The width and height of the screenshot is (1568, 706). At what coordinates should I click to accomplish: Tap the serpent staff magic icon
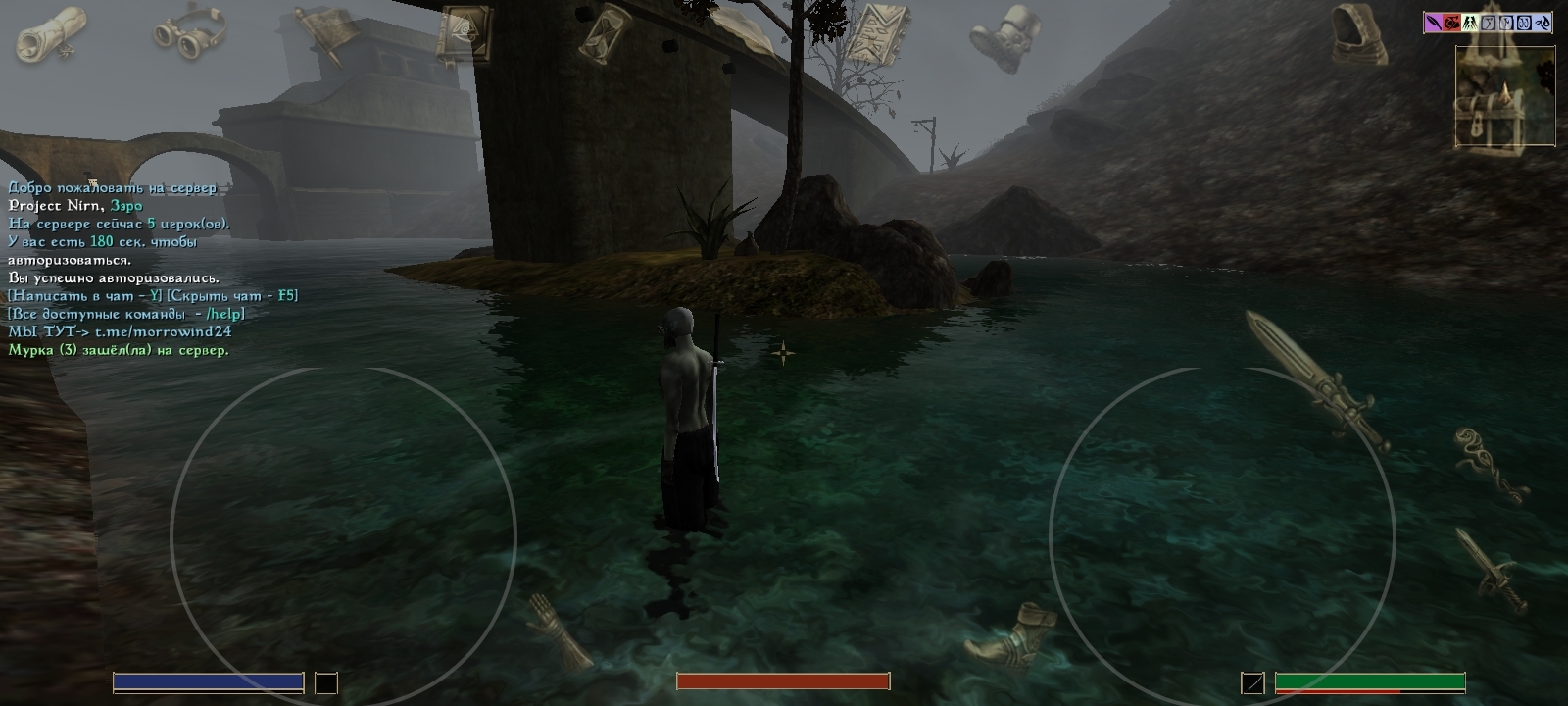pos(1490,463)
